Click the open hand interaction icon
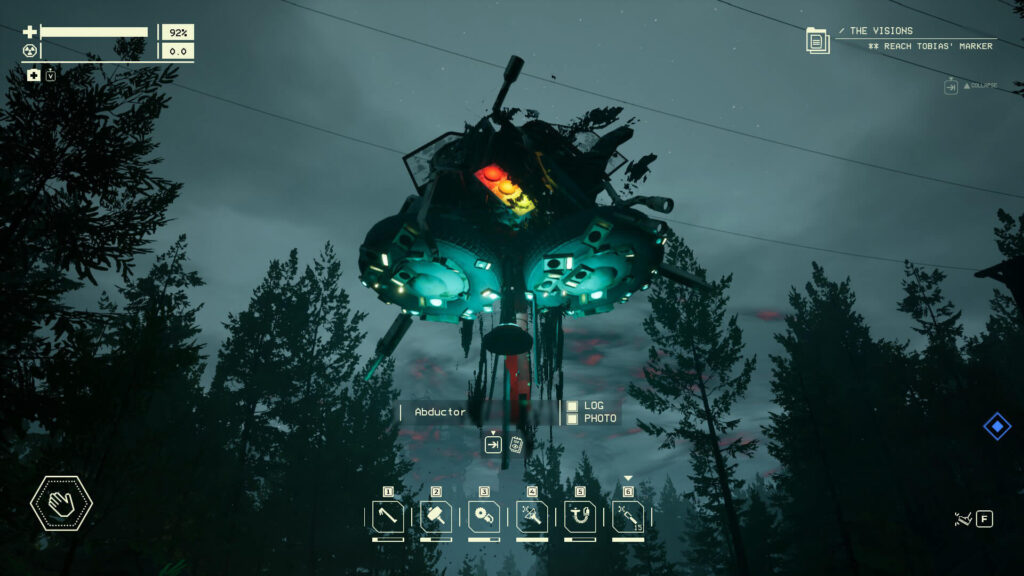This screenshot has width=1024, height=576. coord(61,503)
